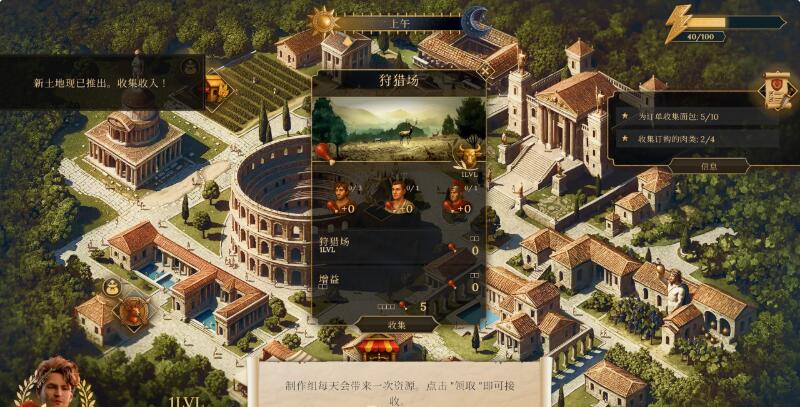800x407 pixels.
Task: Click the gold sack marker above villa
Action: pos(111,289)
